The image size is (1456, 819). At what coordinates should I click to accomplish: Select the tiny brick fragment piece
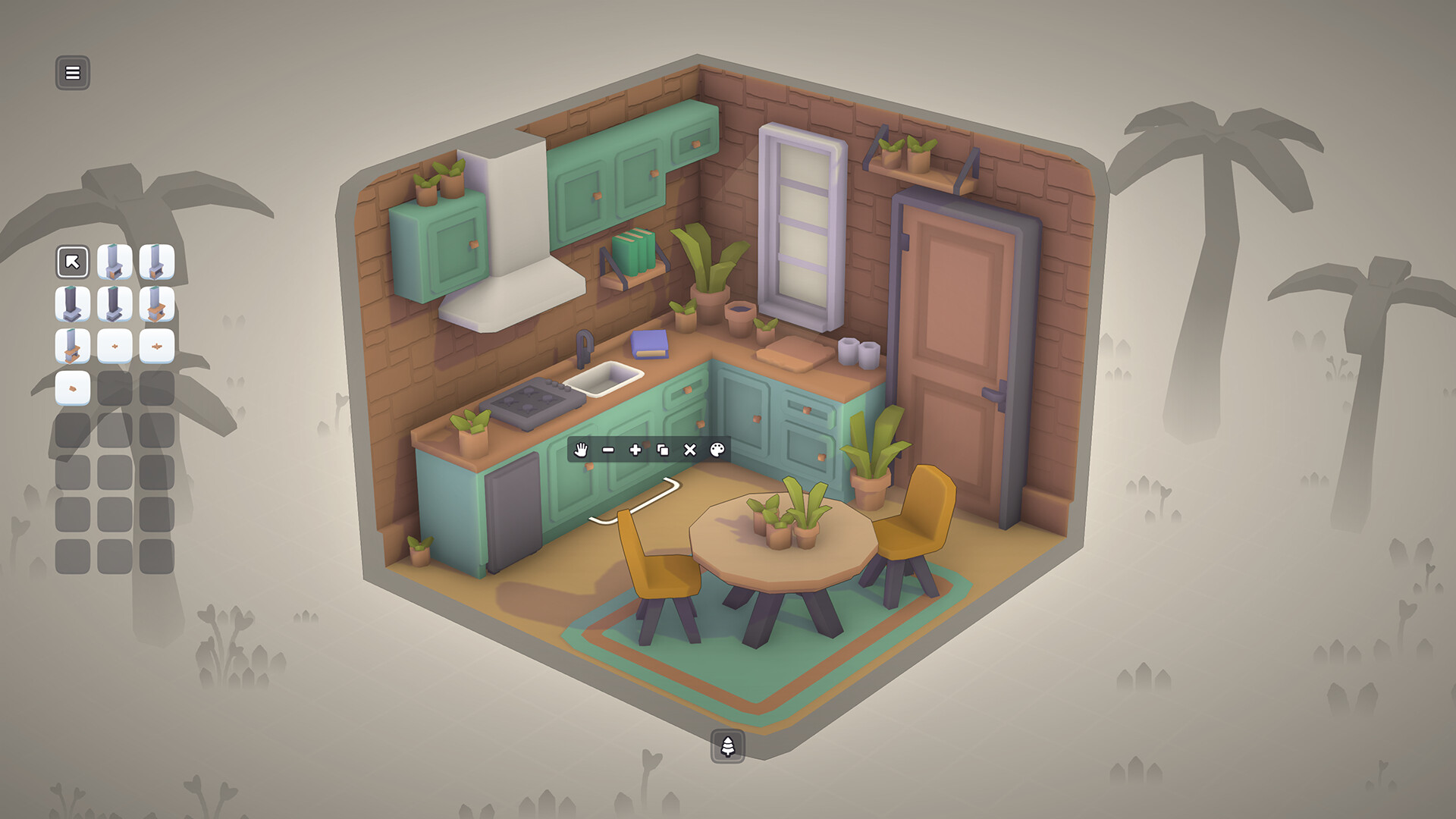(x=73, y=390)
